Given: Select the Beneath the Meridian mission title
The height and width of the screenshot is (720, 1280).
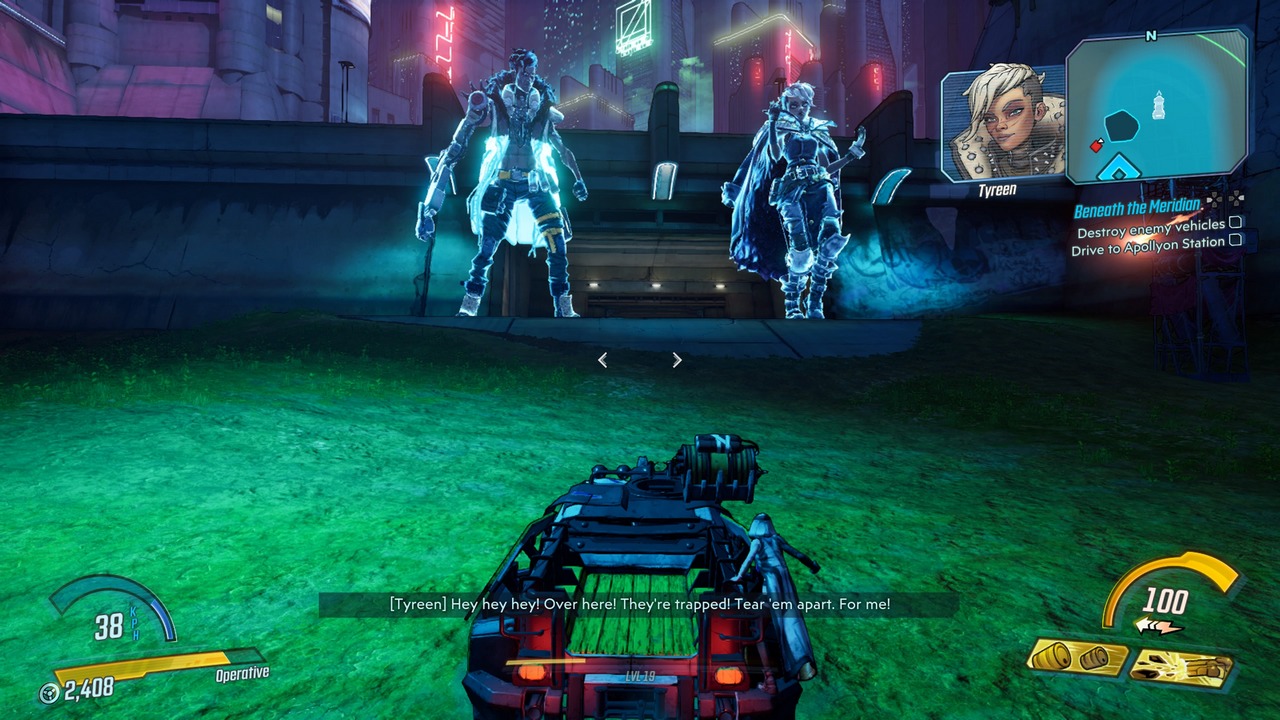Looking at the screenshot, I should [1137, 208].
